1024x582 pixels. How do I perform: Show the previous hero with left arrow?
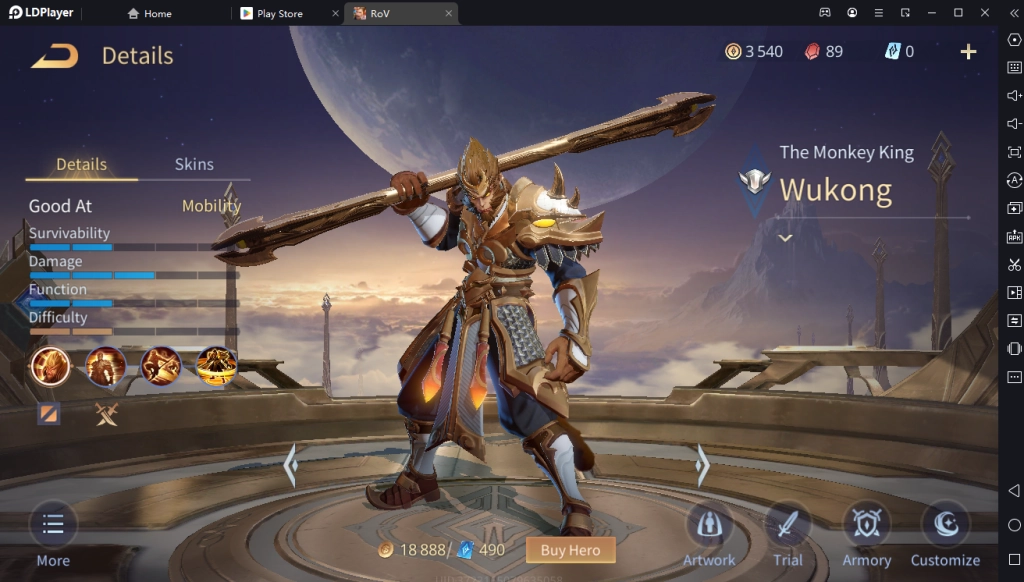tap(291, 465)
